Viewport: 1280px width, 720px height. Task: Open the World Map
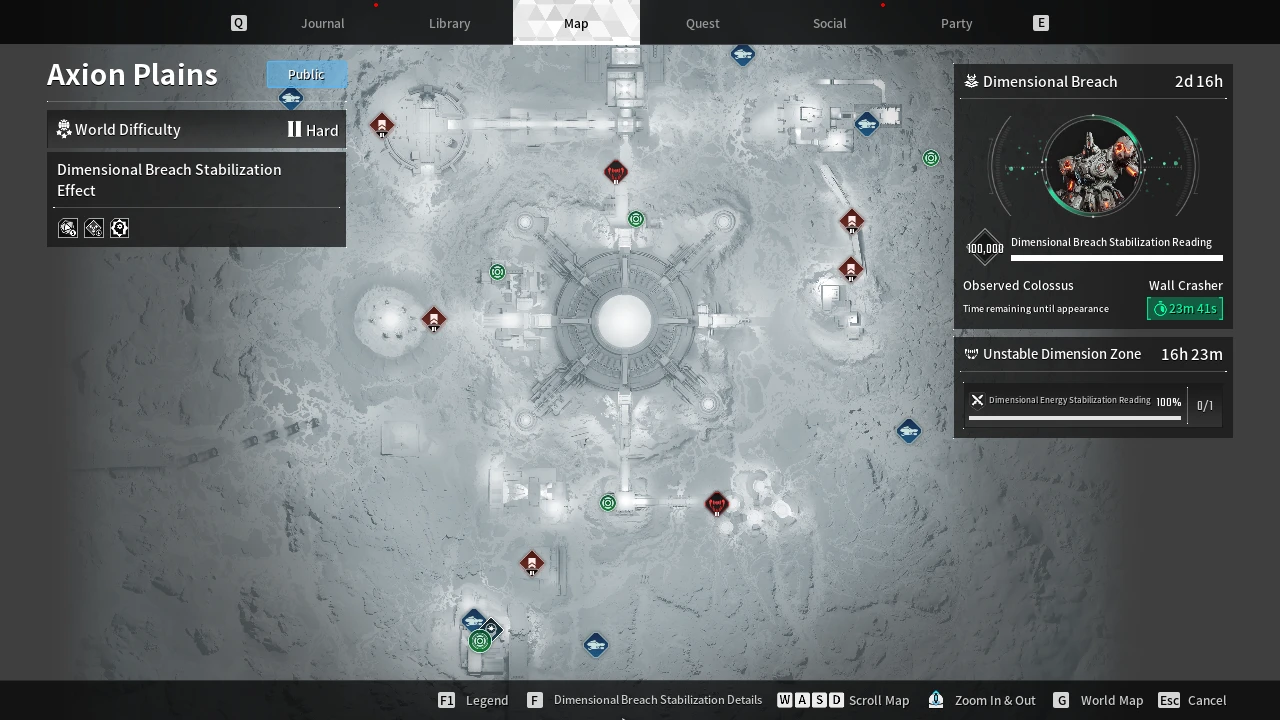pos(1098,700)
